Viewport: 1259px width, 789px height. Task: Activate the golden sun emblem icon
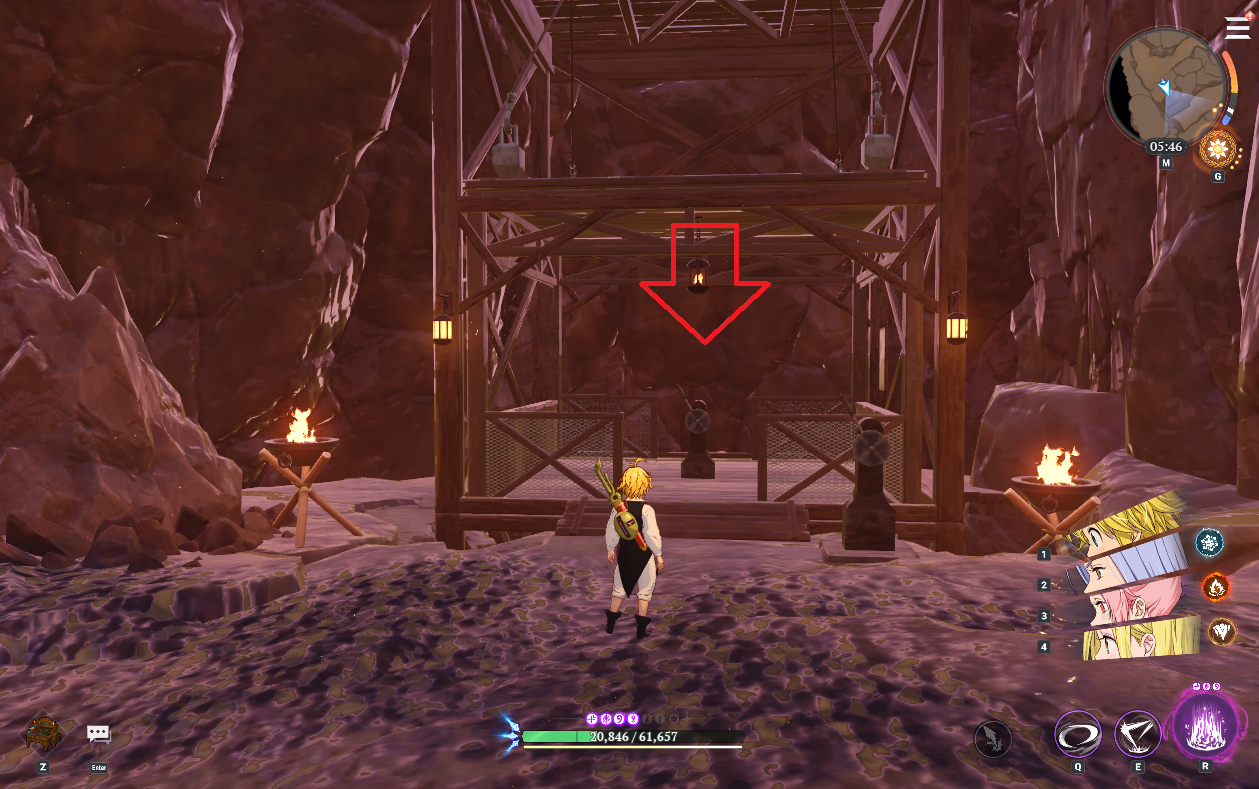coord(1218,150)
